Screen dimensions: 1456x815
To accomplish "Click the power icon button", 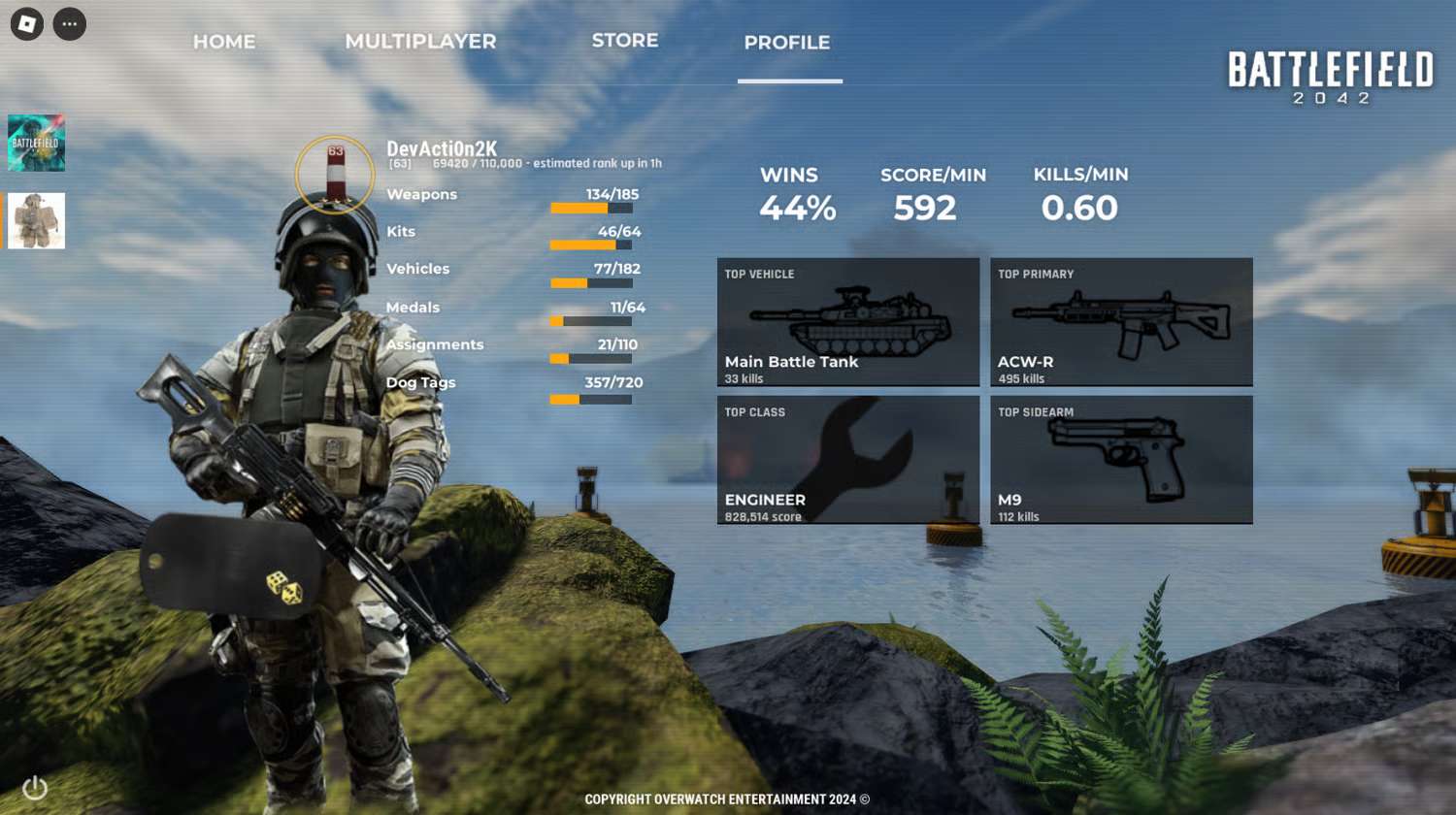I will pos(35,788).
